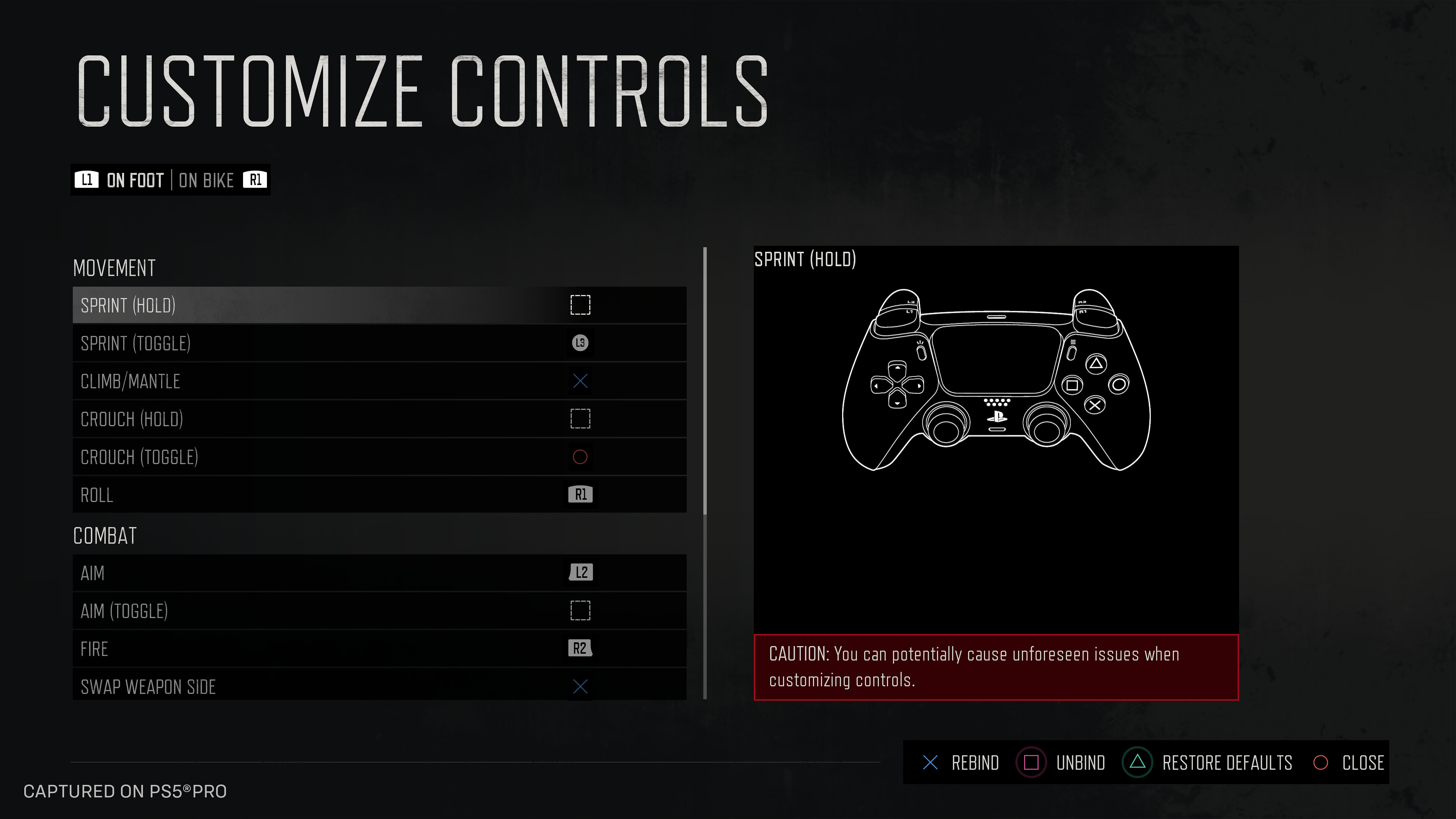
Task: Choose the Roll control row
Action: (x=379, y=494)
